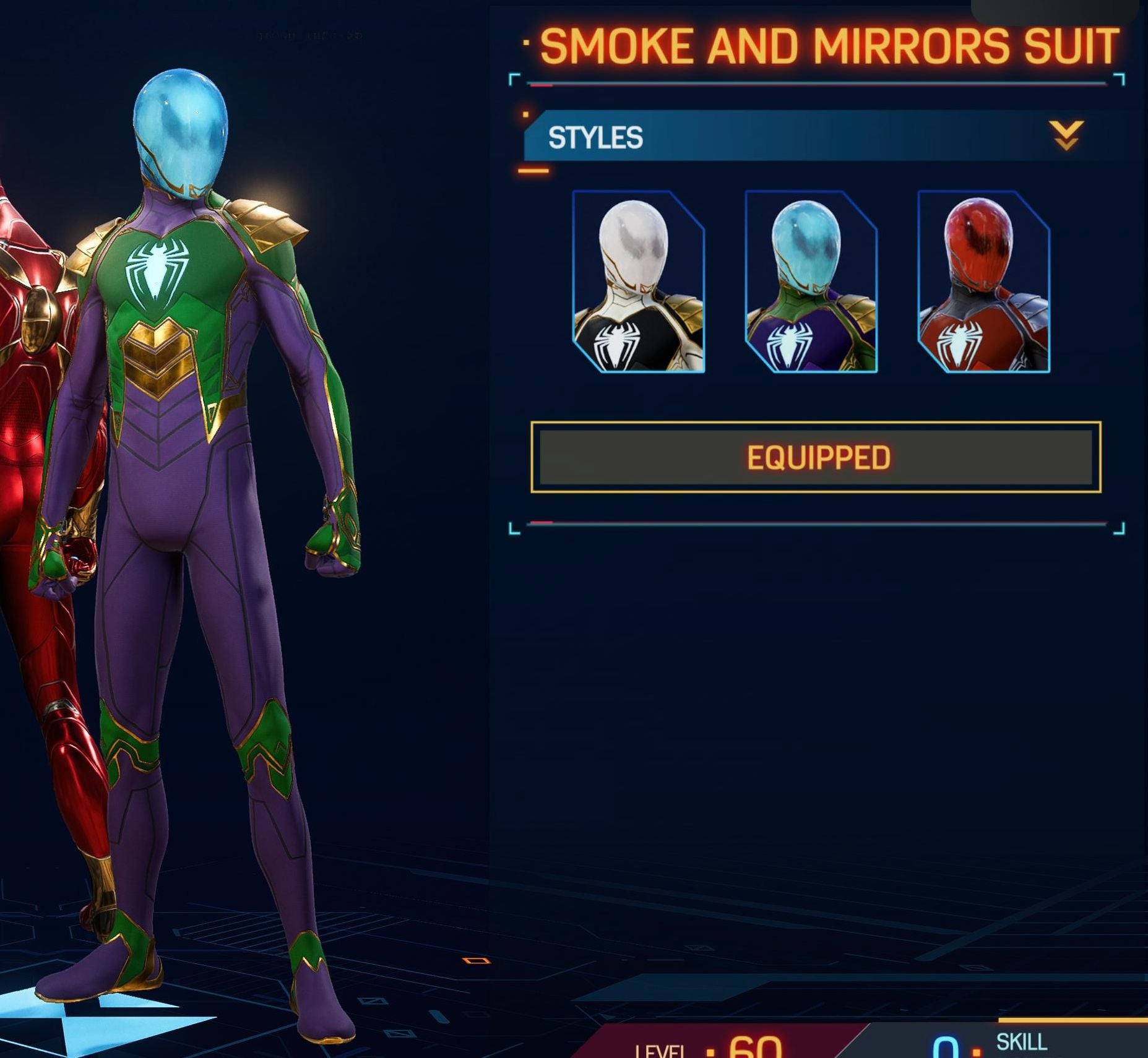Select the white and black suit style
This screenshot has width=1148, height=1058.
pos(638,282)
